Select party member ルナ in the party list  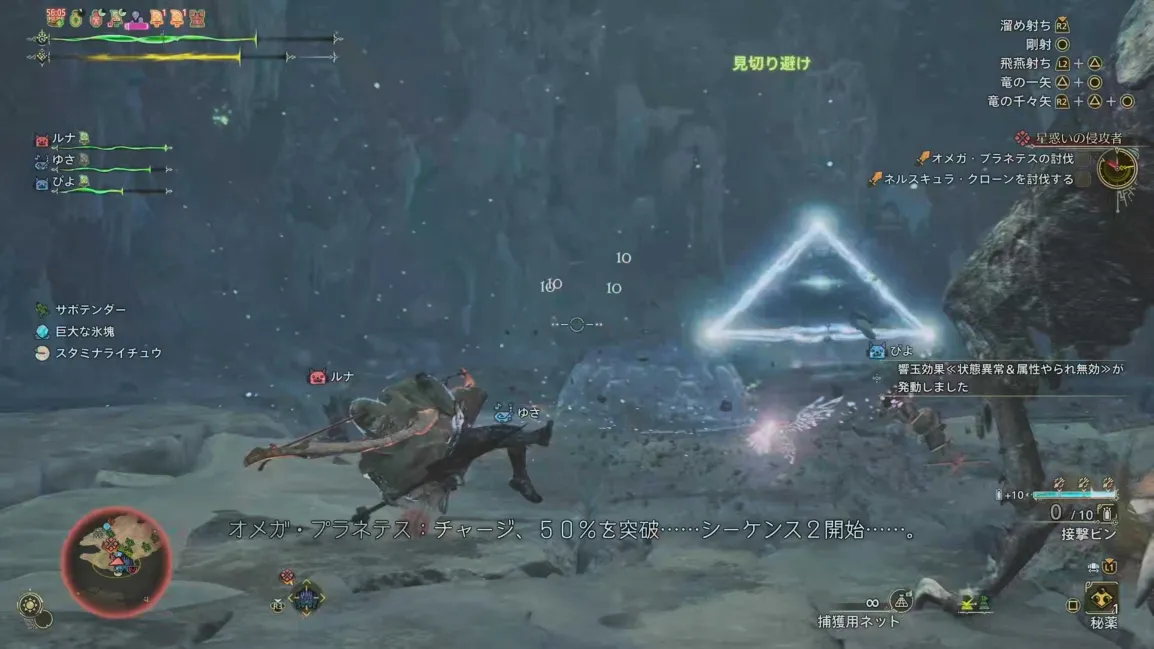(x=64, y=140)
